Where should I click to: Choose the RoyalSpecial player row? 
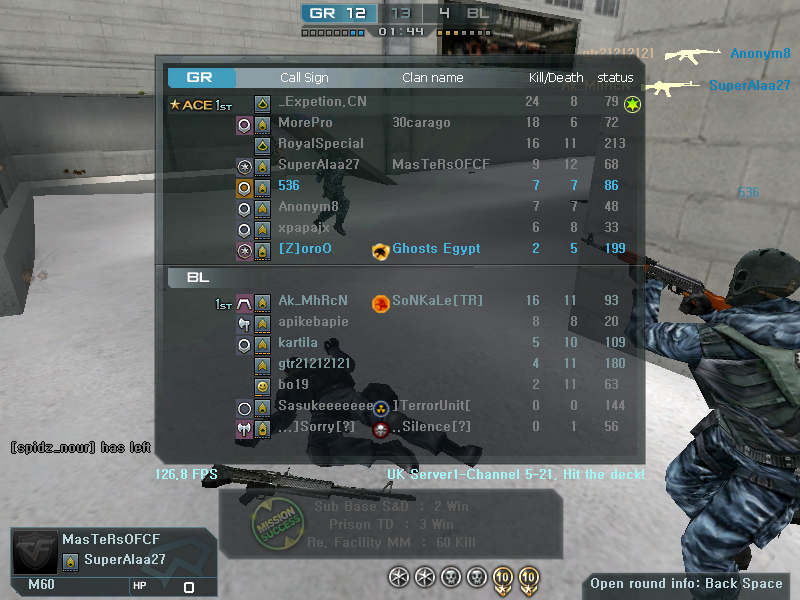pyautogui.click(x=320, y=144)
